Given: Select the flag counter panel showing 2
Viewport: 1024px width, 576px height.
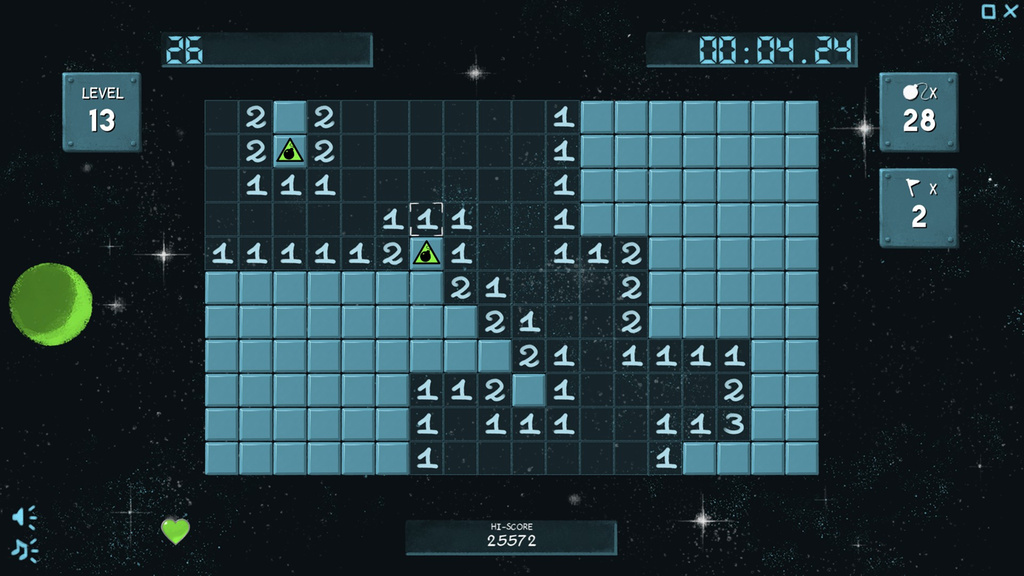Looking at the screenshot, I should coord(918,207).
